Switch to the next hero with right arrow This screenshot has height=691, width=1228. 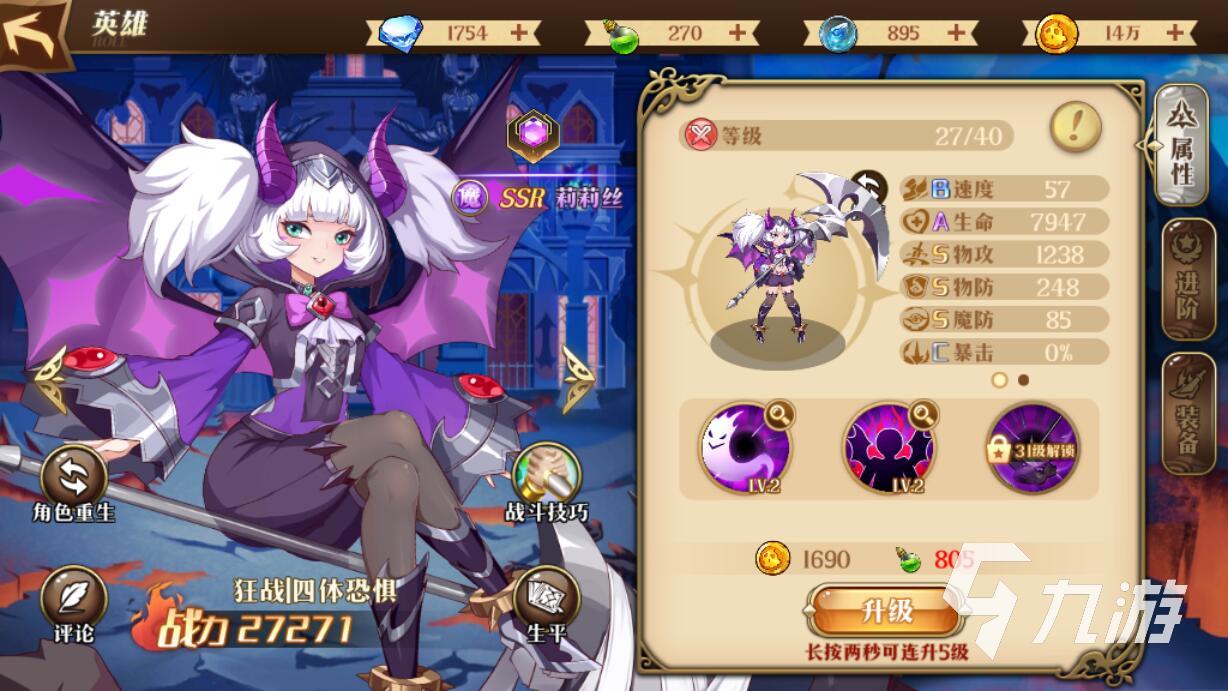[579, 379]
